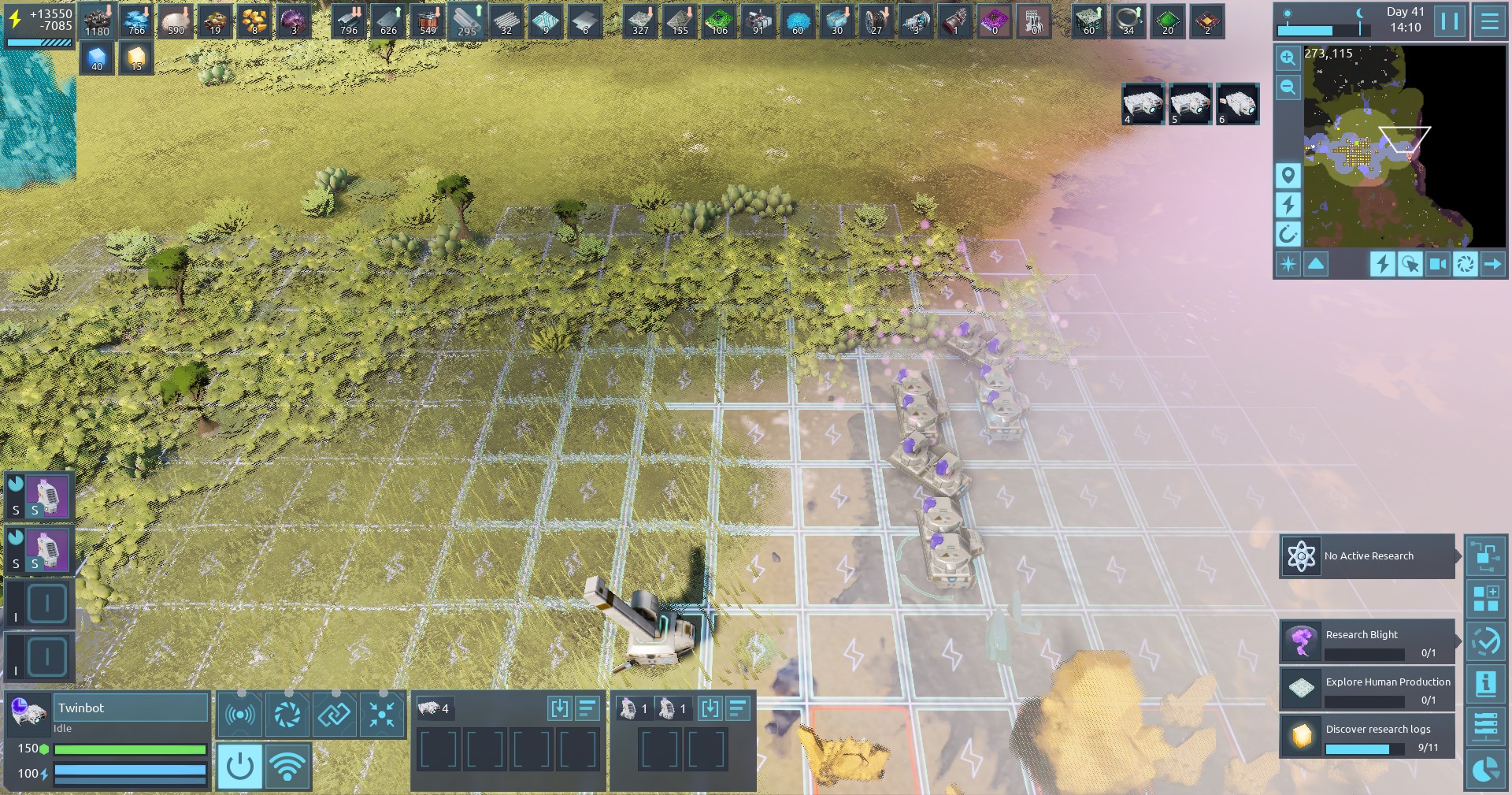The height and width of the screenshot is (795, 1512).
Task: Toggle the Twinbot power button
Action: click(239, 766)
